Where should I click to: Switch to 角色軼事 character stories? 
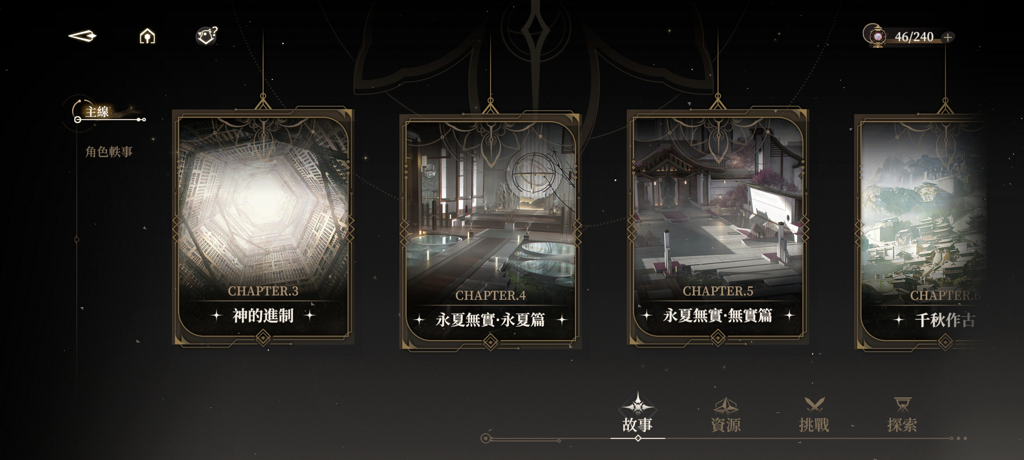click(109, 152)
